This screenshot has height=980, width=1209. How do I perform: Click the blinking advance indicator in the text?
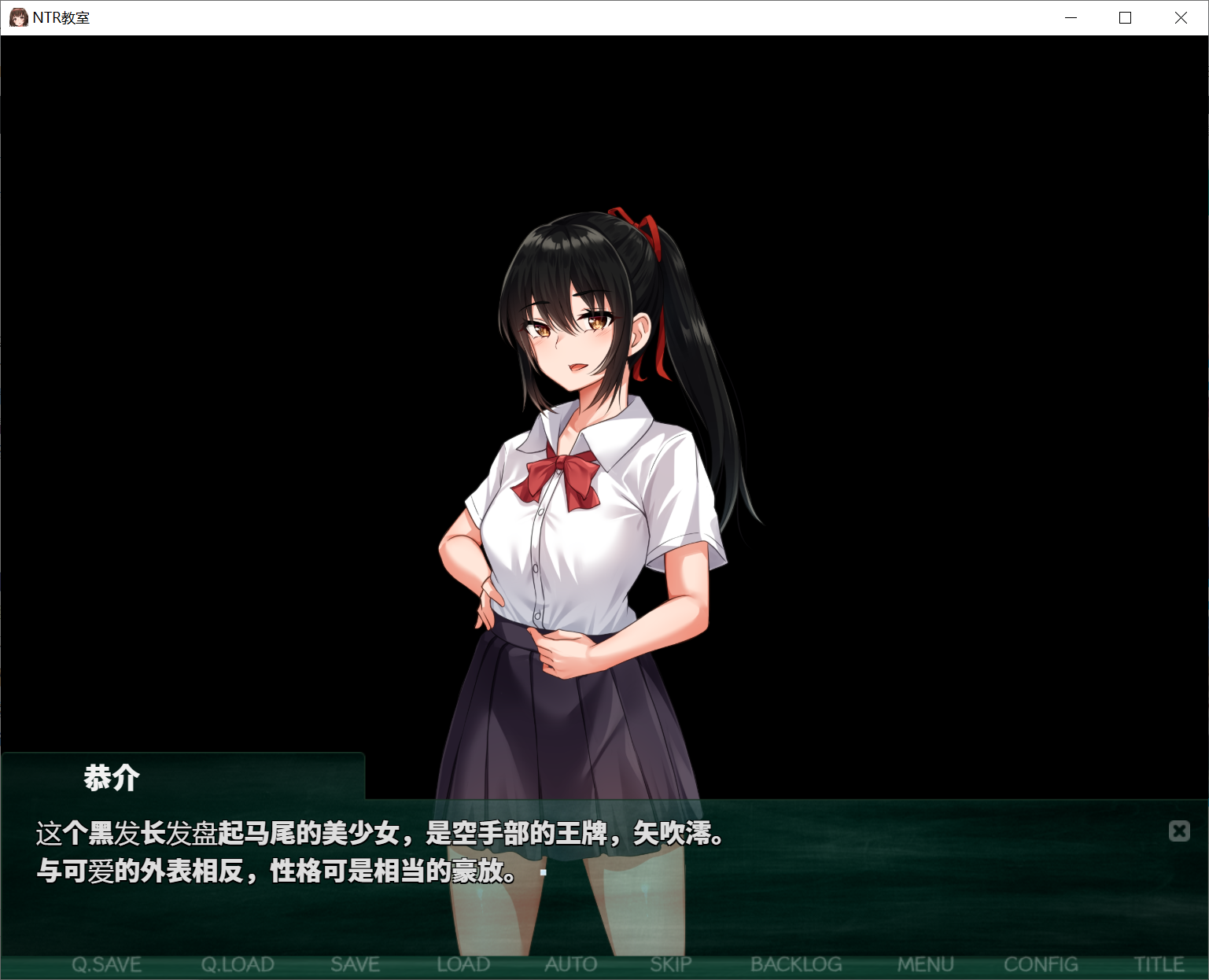[x=544, y=872]
